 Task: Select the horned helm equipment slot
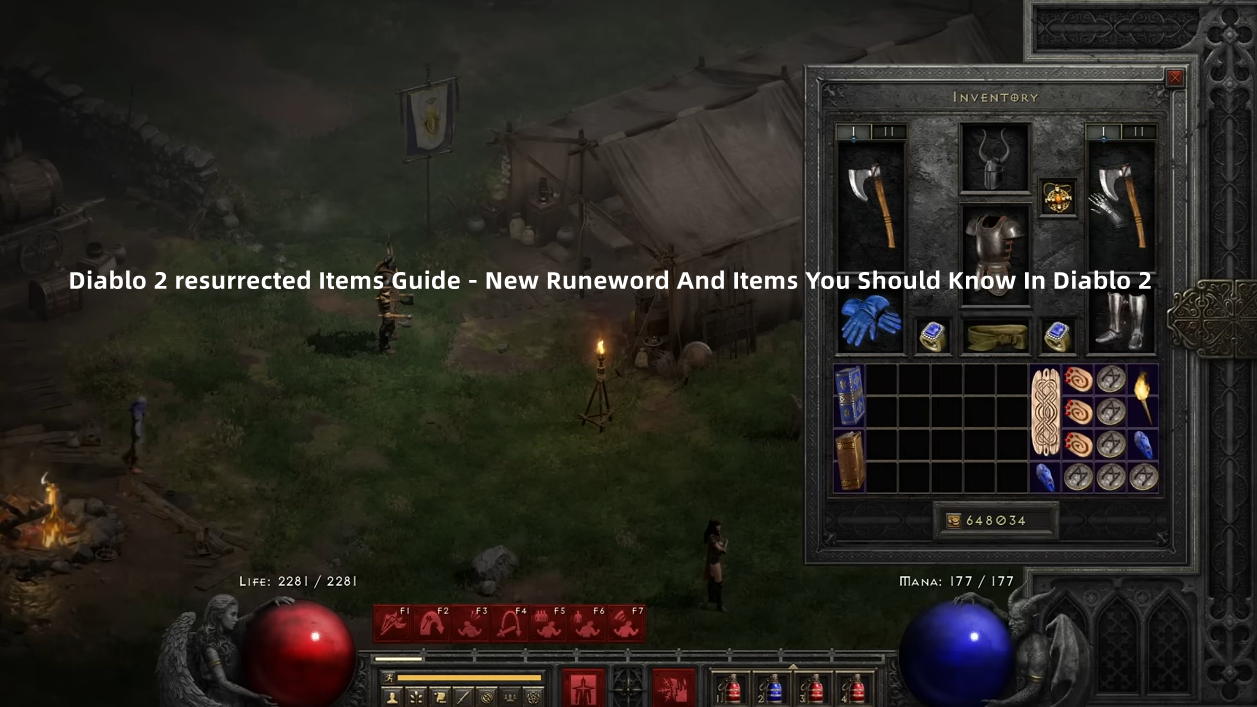[994, 158]
